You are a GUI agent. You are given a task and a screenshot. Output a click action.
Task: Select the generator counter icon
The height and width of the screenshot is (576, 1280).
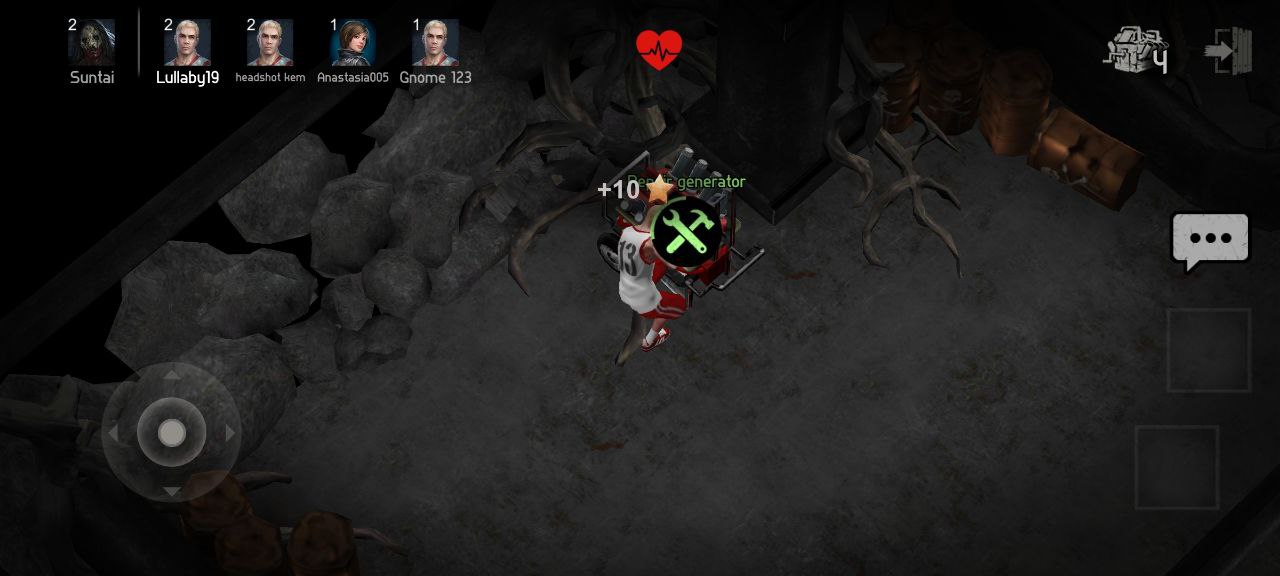[1135, 50]
